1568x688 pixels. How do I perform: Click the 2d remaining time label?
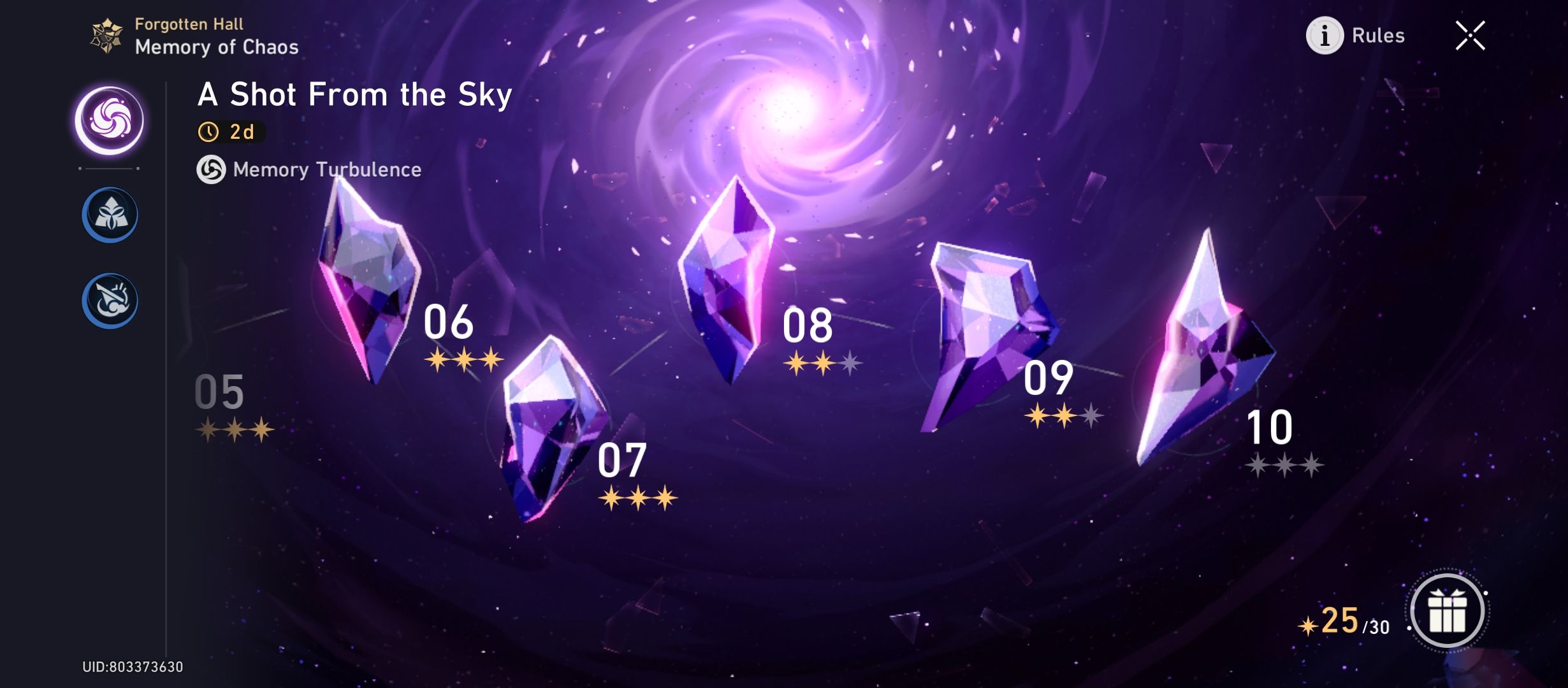coord(240,132)
